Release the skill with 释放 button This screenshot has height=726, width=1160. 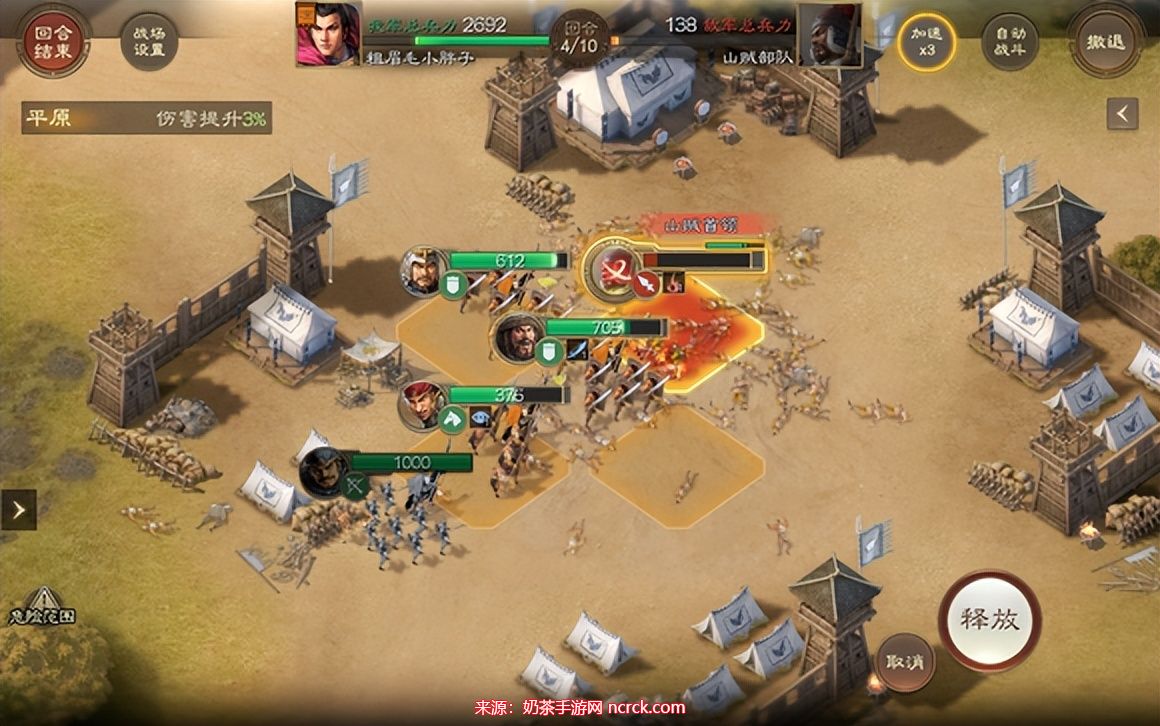(x=989, y=620)
